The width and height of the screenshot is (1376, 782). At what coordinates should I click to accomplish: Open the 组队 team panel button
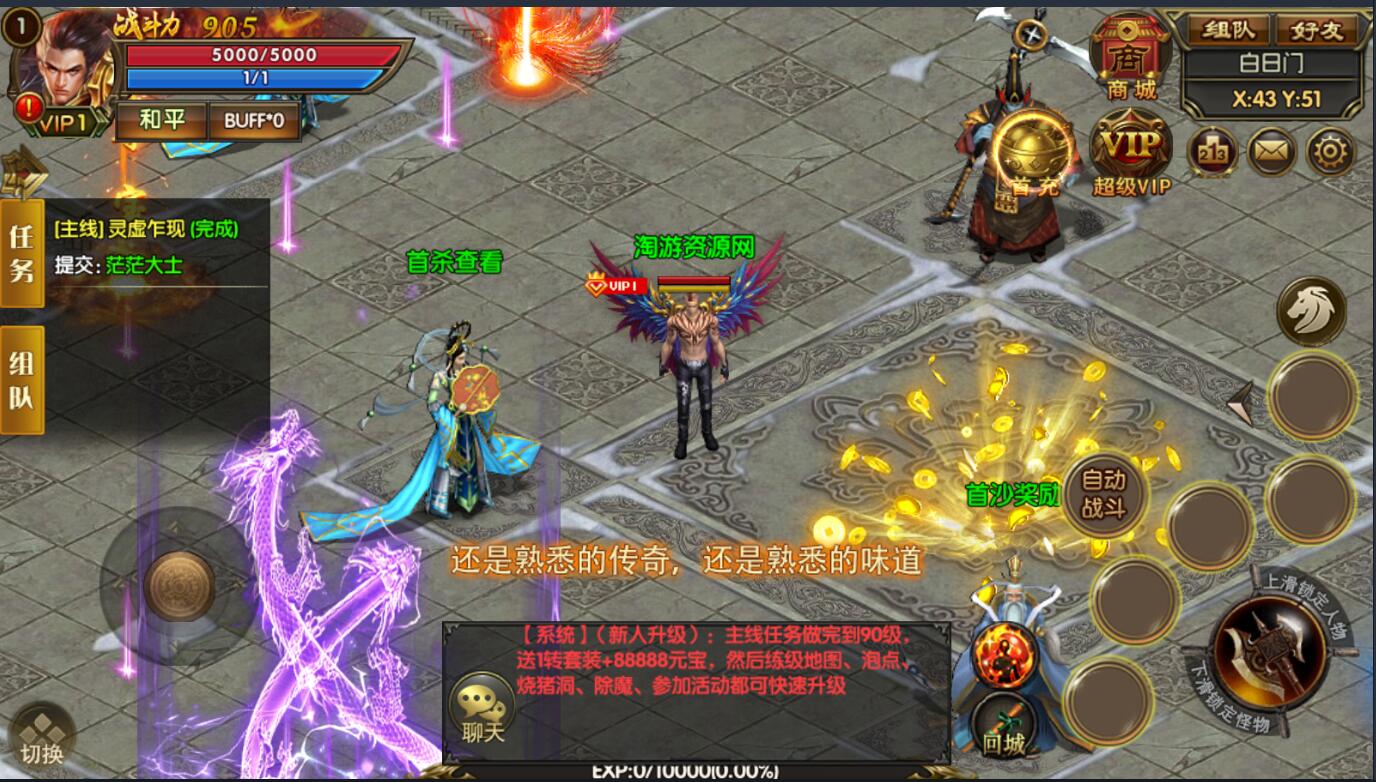(x=1229, y=29)
